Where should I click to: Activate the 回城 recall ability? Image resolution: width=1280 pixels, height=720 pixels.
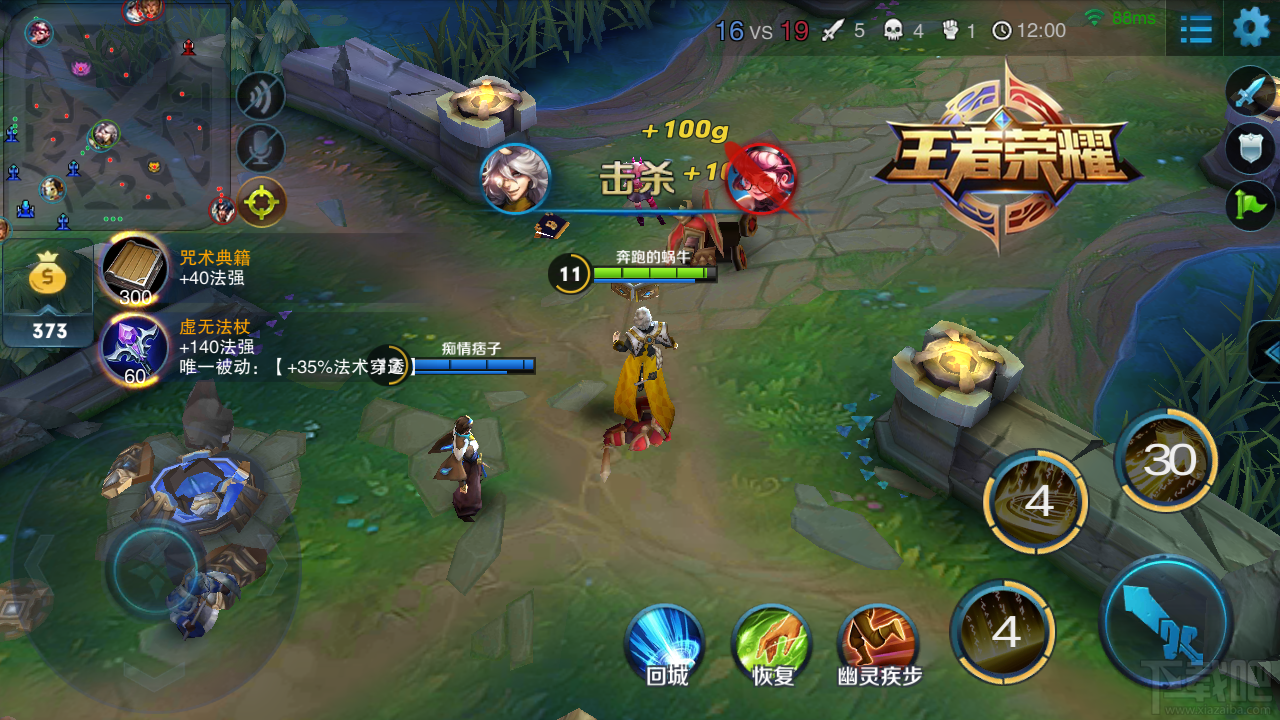pyautogui.click(x=665, y=641)
